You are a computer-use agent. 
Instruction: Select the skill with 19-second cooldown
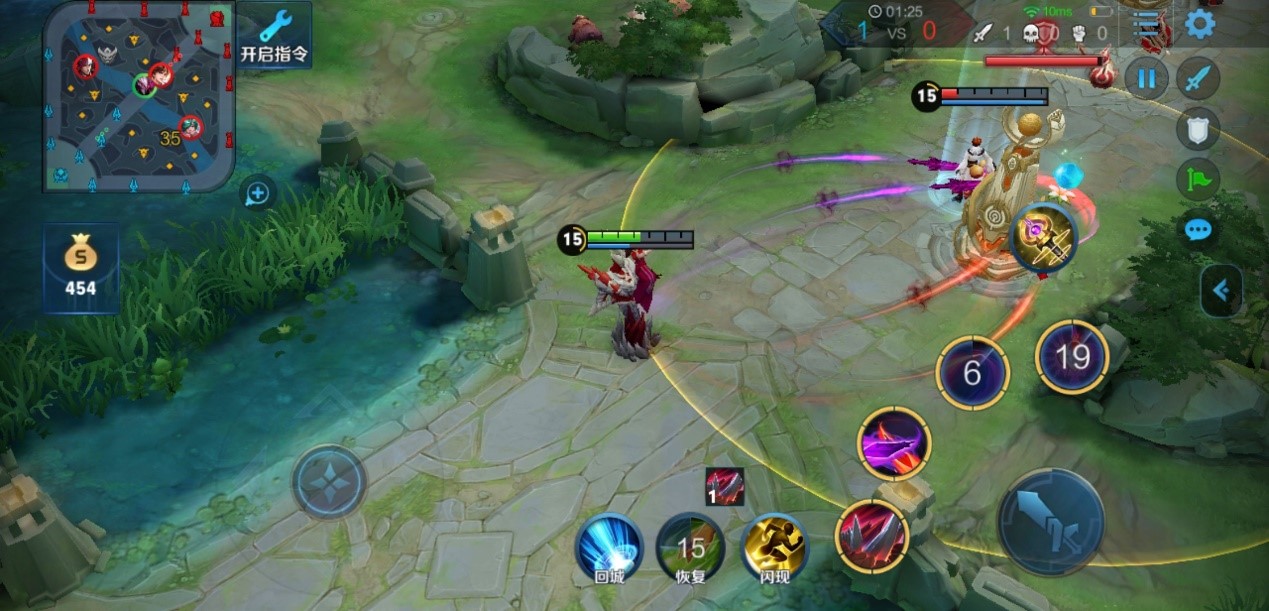pyautogui.click(x=1072, y=357)
